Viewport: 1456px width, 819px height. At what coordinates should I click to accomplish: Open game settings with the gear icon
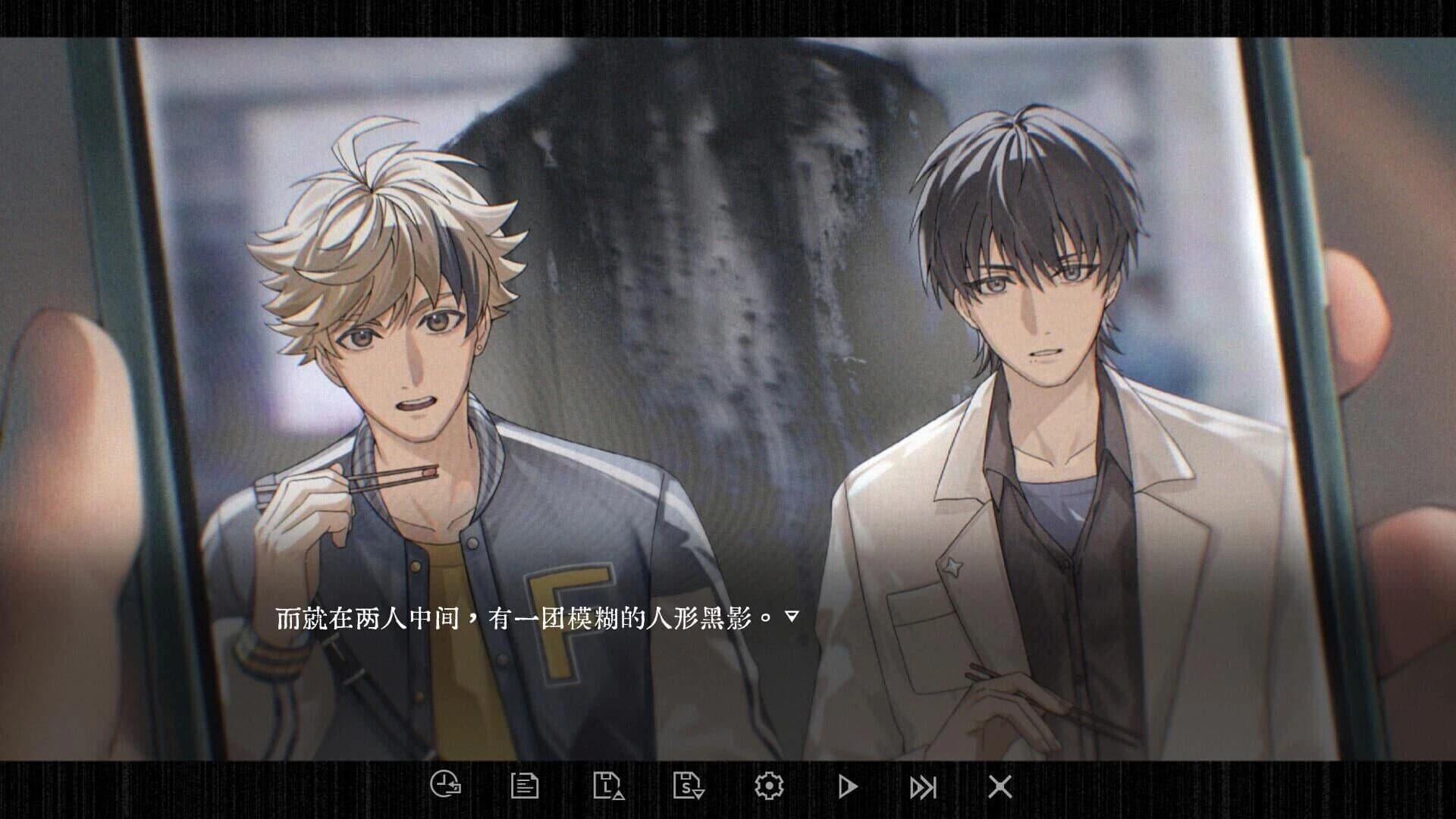pyautogui.click(x=769, y=787)
